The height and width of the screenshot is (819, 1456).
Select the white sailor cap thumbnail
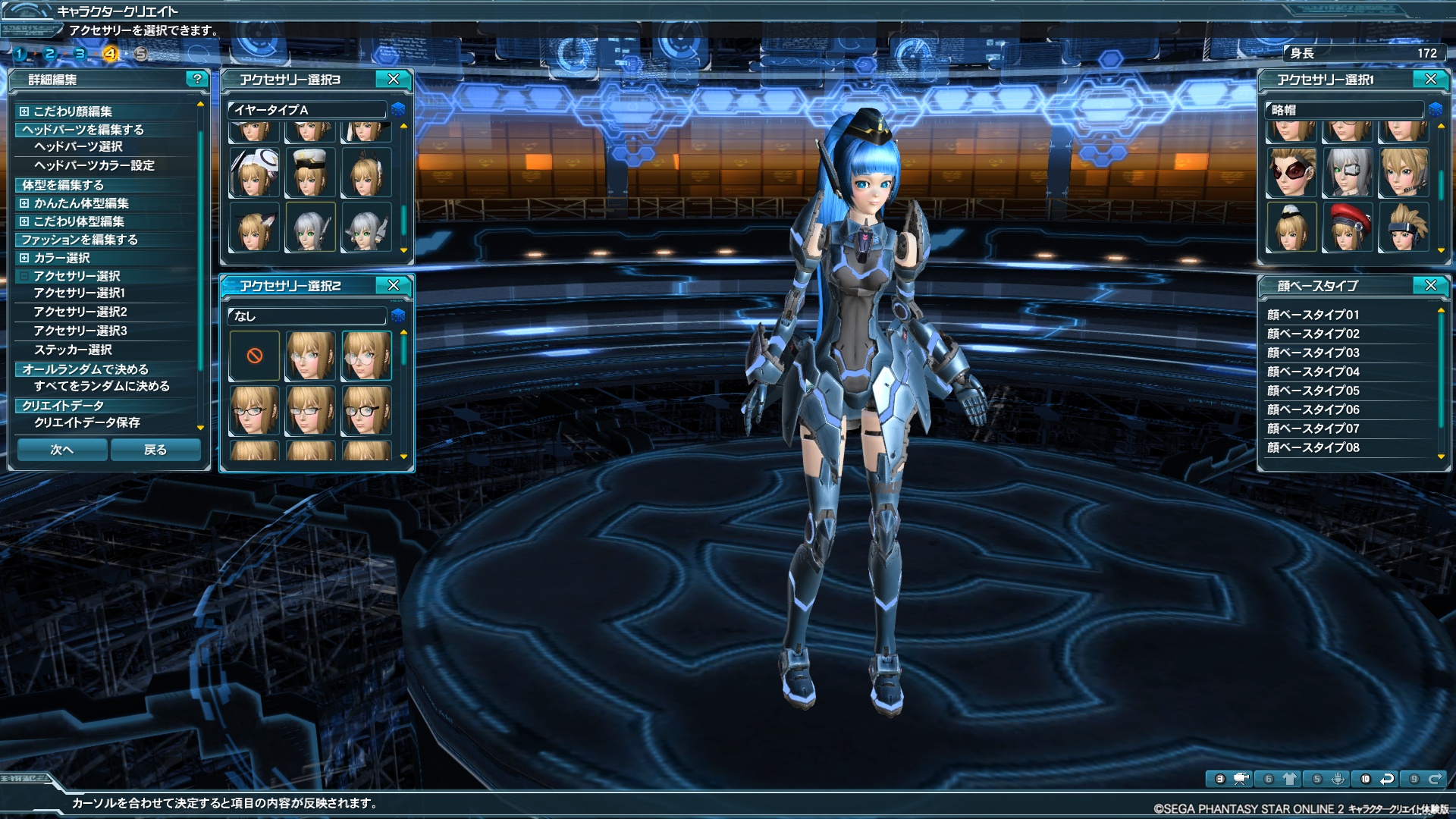coord(310,172)
